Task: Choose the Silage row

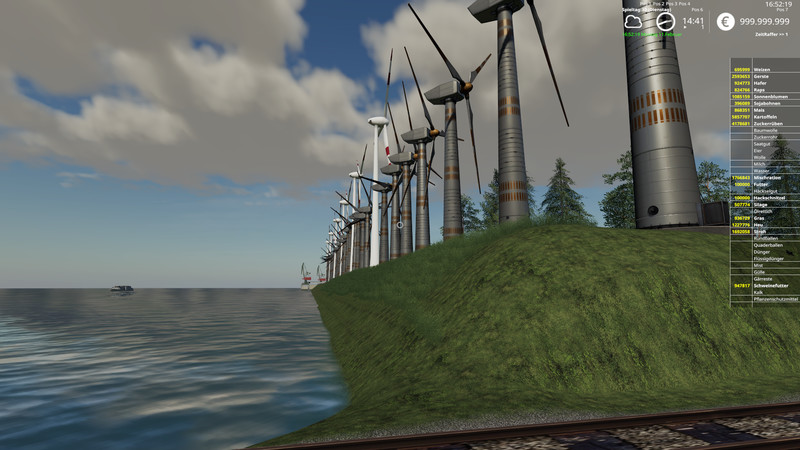Action: coord(765,205)
